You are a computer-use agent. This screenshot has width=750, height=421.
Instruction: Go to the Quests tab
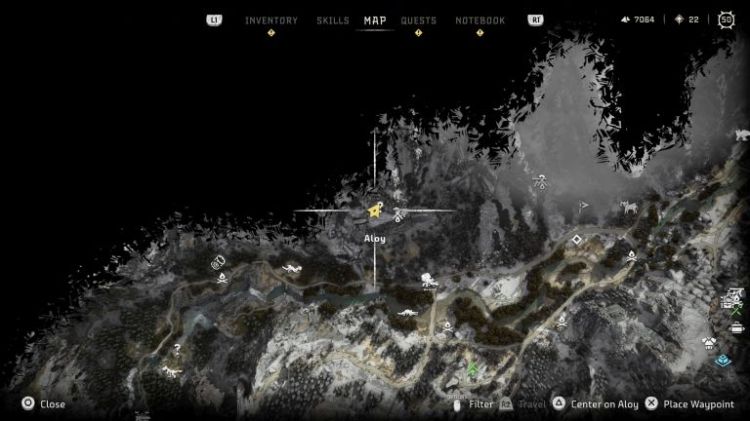pyautogui.click(x=418, y=20)
